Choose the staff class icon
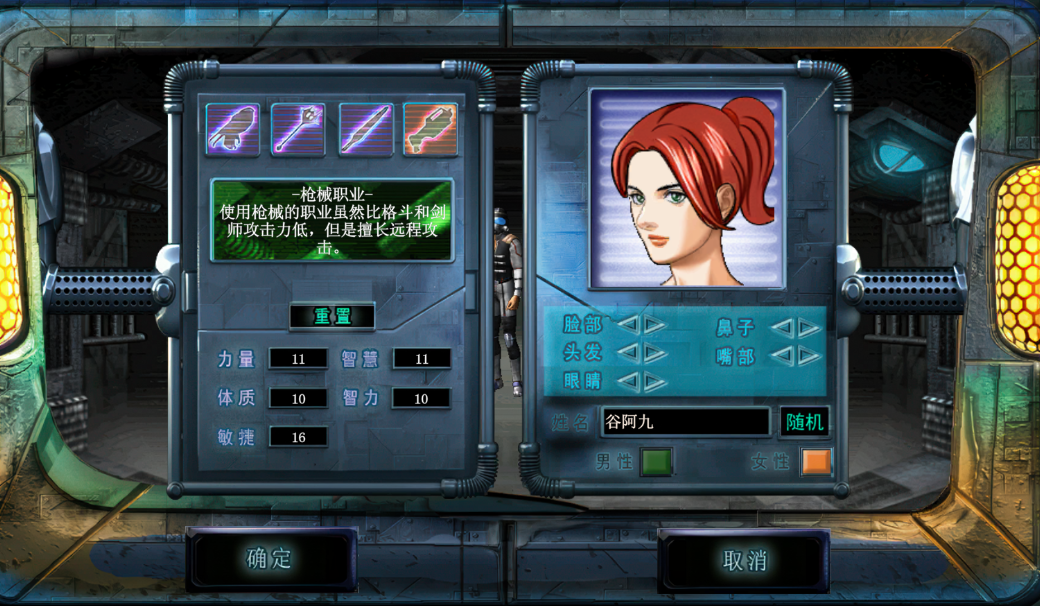1040x606 pixels. [x=298, y=129]
